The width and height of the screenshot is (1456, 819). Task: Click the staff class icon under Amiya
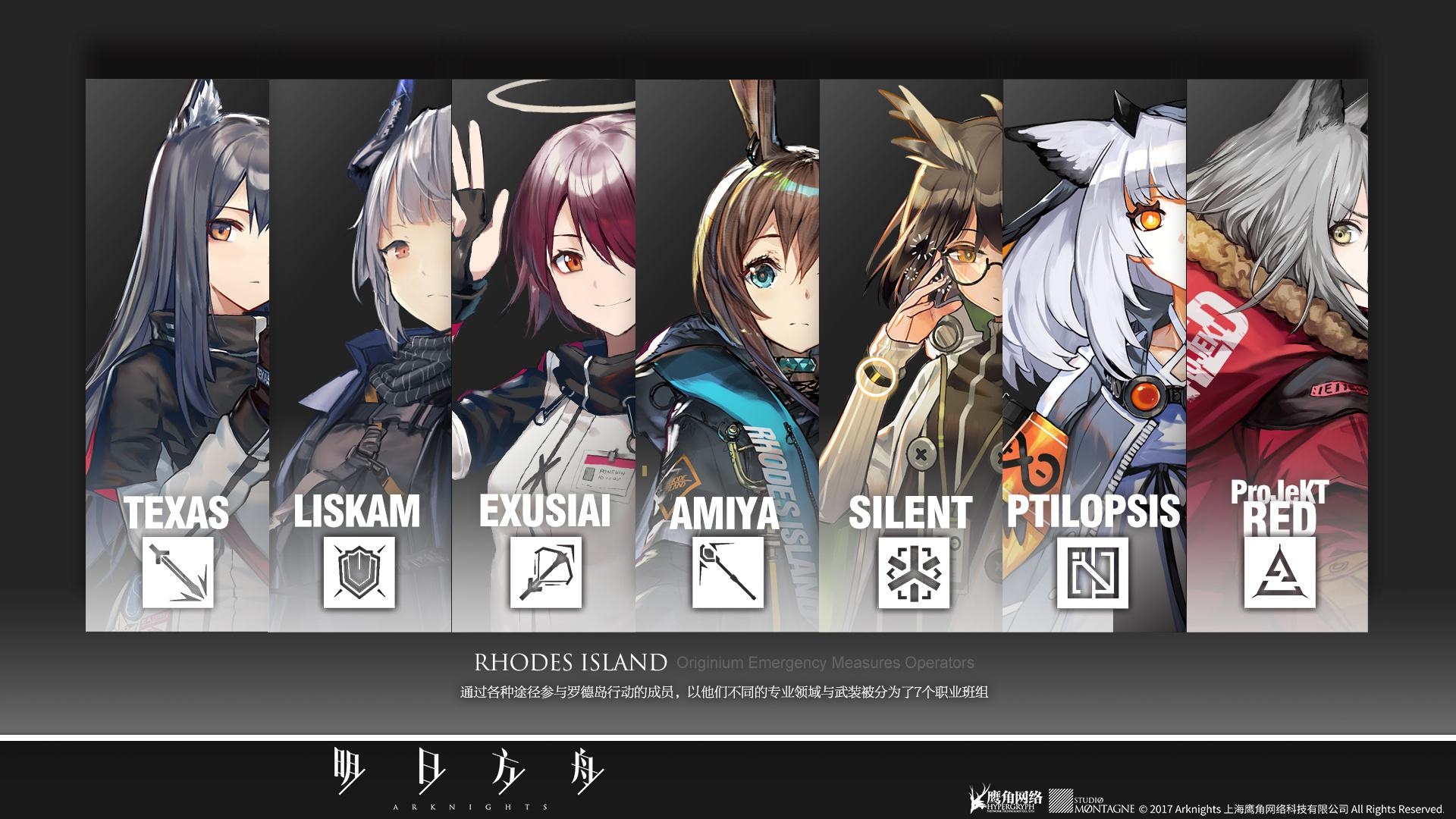pyautogui.click(x=727, y=573)
